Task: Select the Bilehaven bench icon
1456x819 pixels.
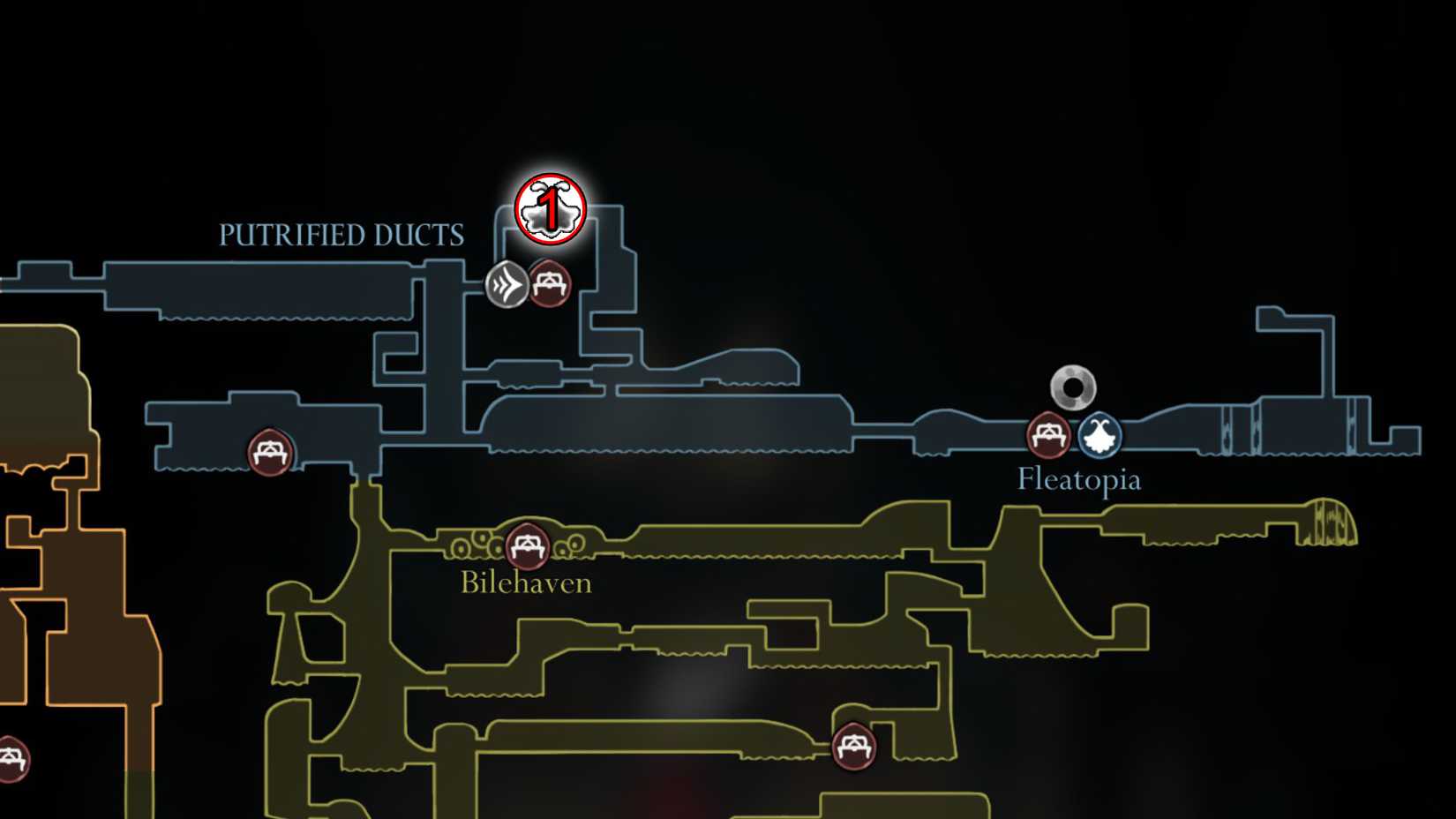Action: click(526, 545)
